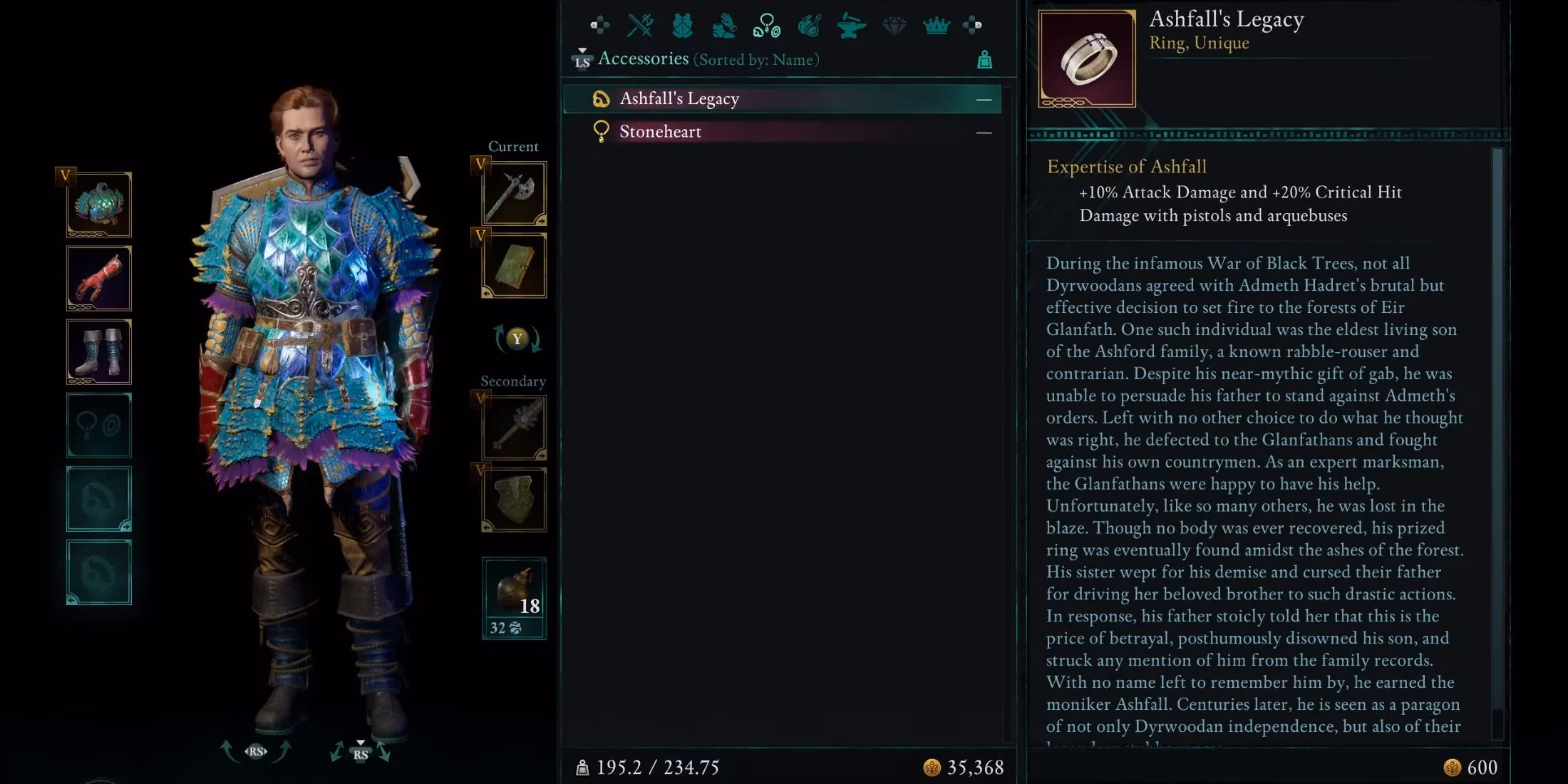The image size is (1568, 784).
Task: Open the diamond gems category tab
Action: tap(894, 26)
